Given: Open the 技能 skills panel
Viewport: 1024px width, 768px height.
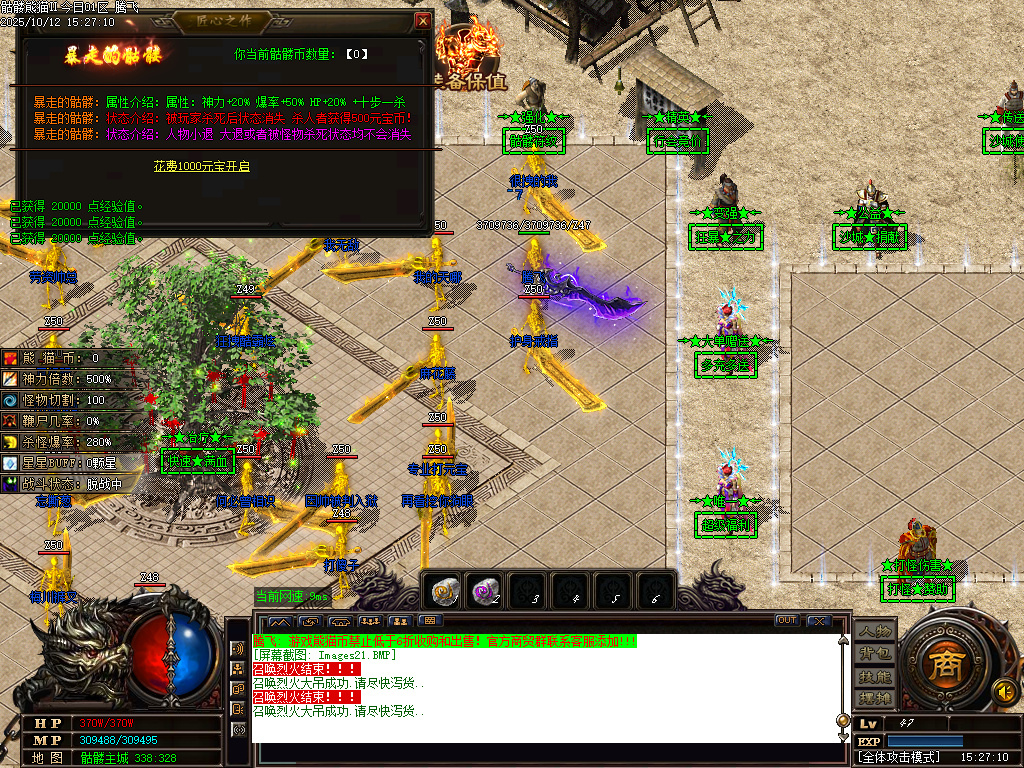Looking at the screenshot, I should 874,676.
